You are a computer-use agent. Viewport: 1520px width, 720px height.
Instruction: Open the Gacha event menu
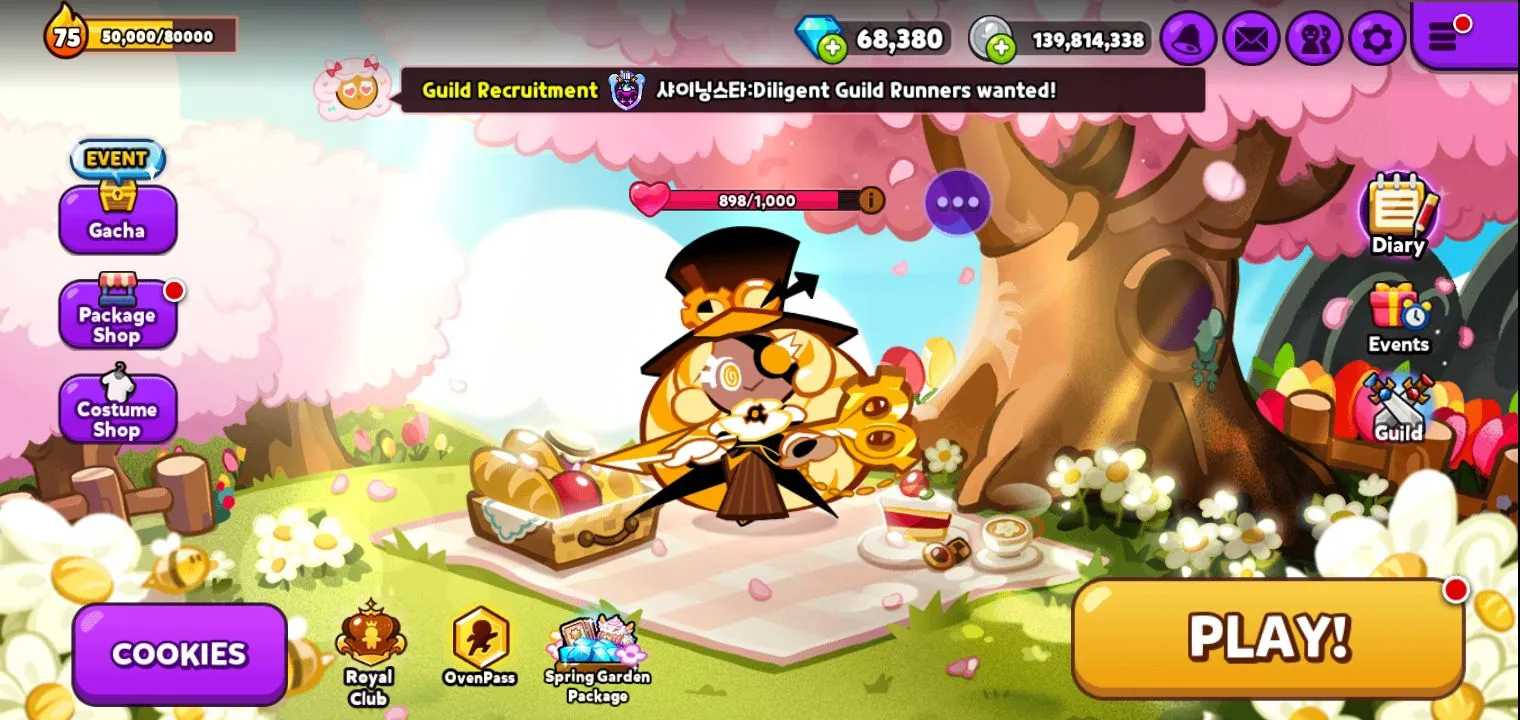coord(117,217)
